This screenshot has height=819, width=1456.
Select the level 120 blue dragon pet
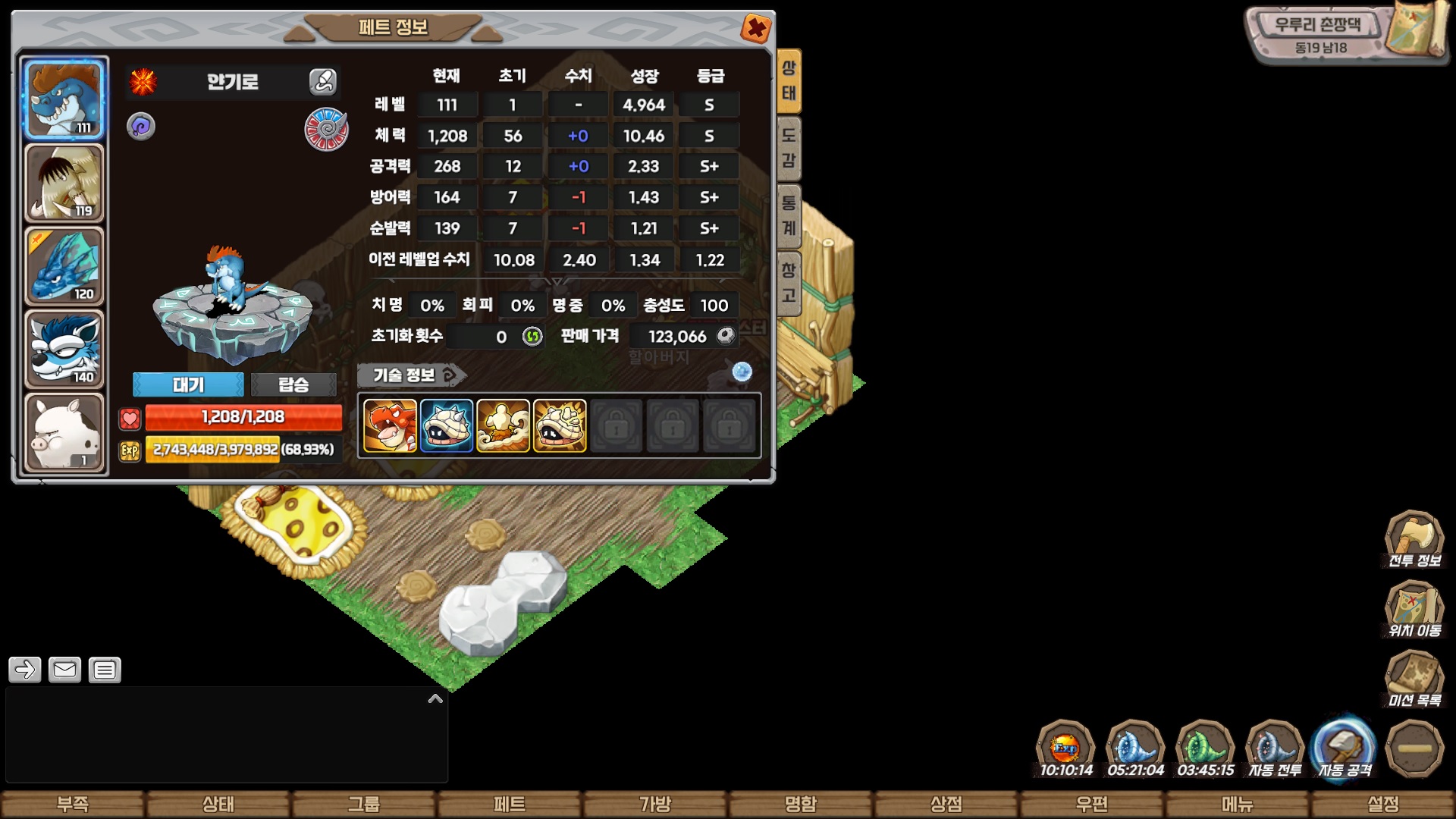pos(64,266)
